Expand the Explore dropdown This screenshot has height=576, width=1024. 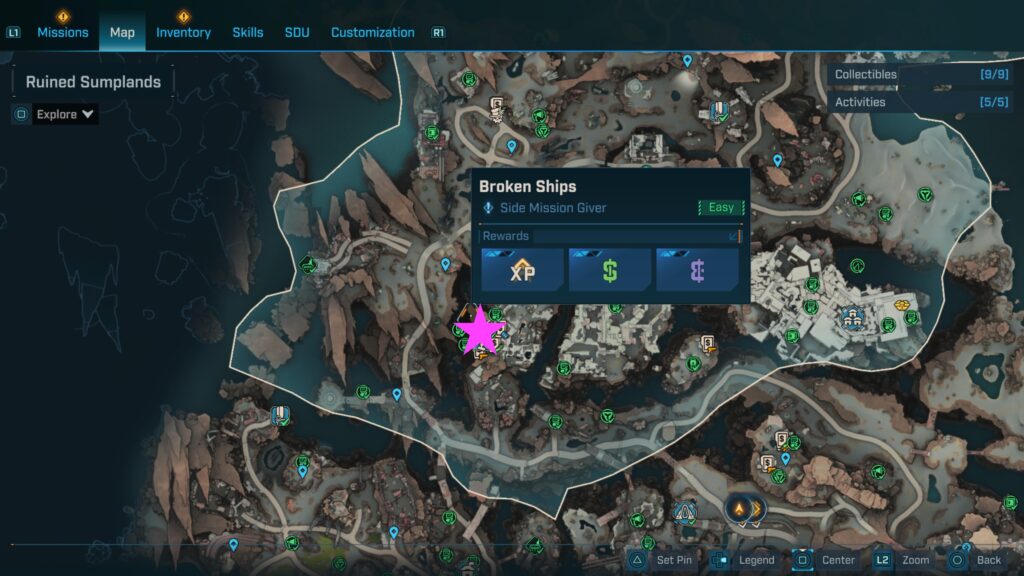[65, 114]
